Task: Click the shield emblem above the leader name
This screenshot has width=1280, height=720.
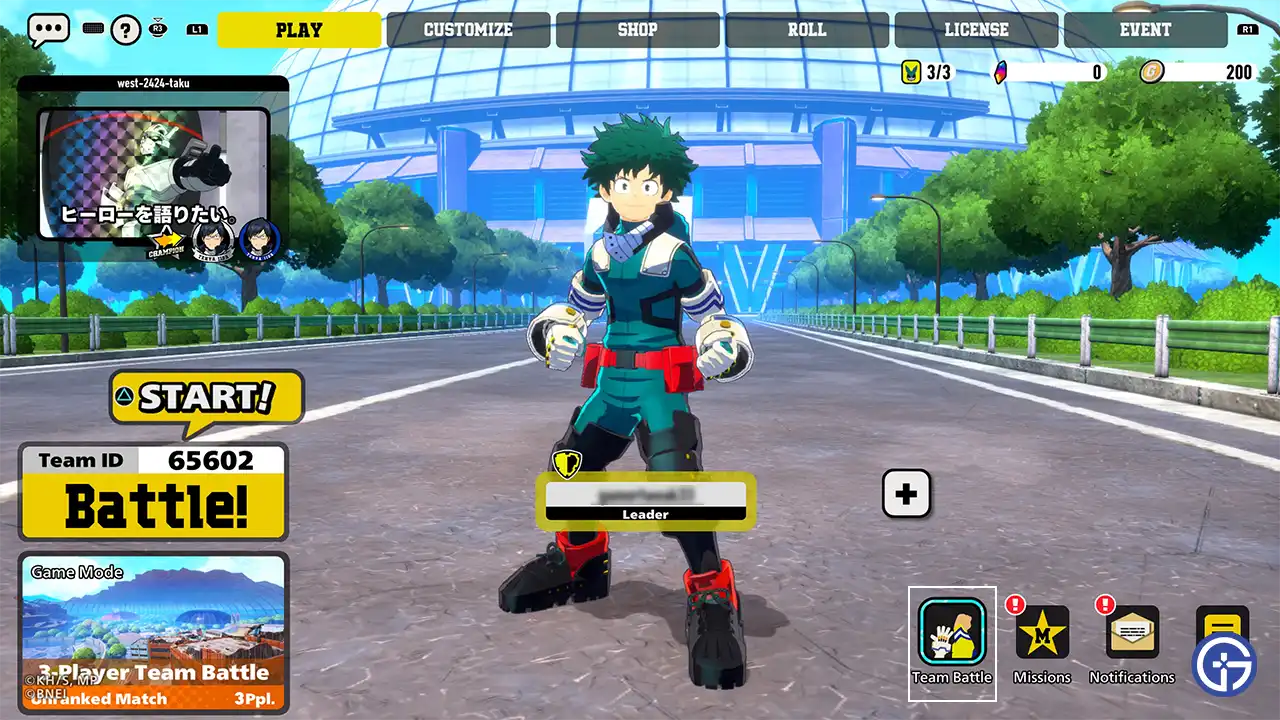Action: pyautogui.click(x=568, y=466)
